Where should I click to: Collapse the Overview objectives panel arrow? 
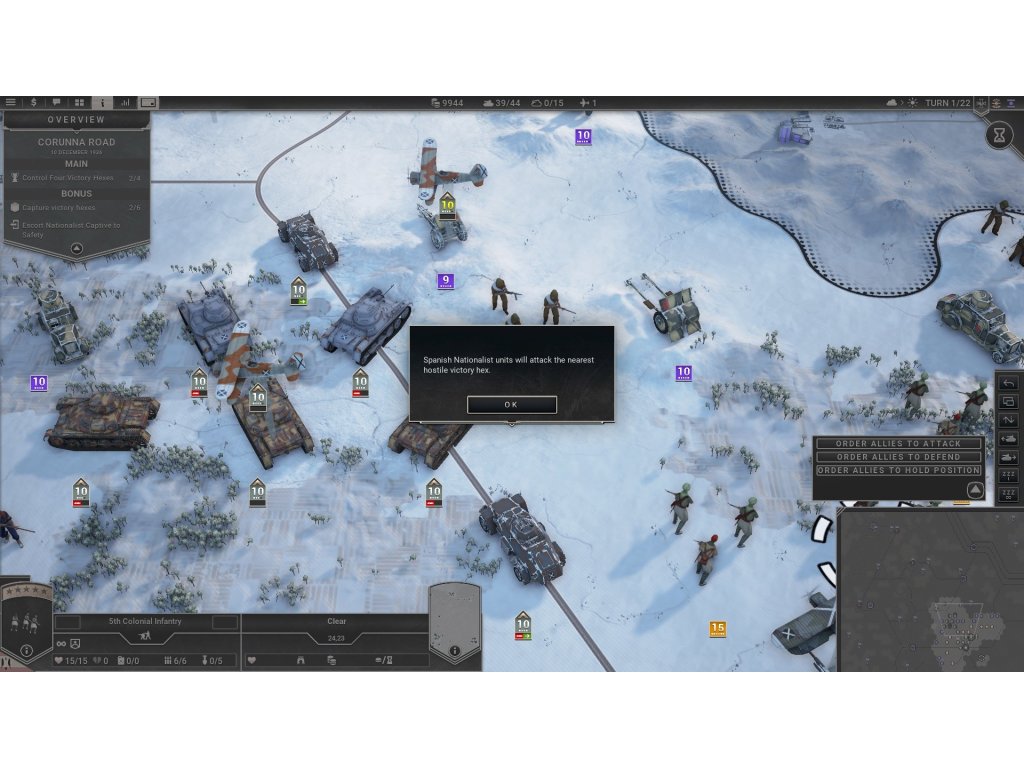(76, 249)
